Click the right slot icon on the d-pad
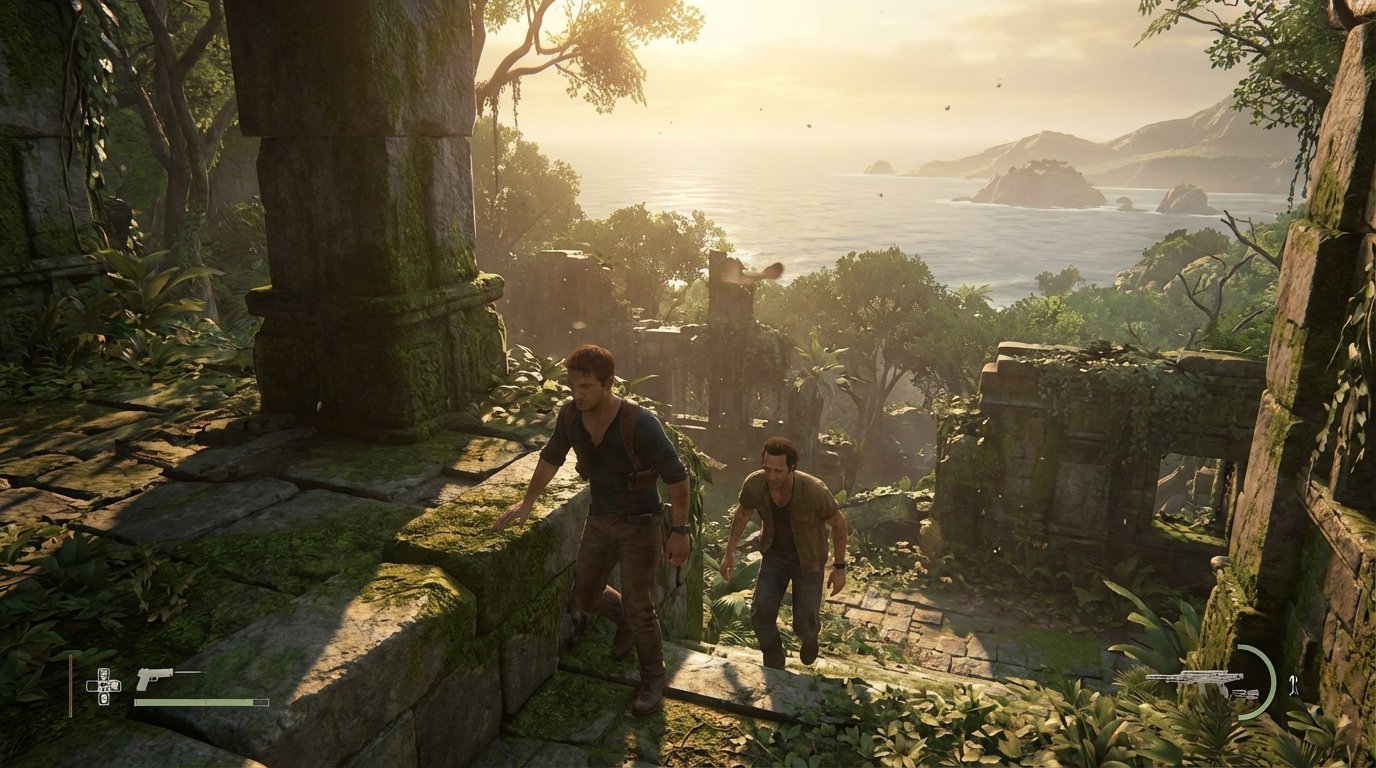Viewport: 1376px width, 768px height. click(114, 685)
